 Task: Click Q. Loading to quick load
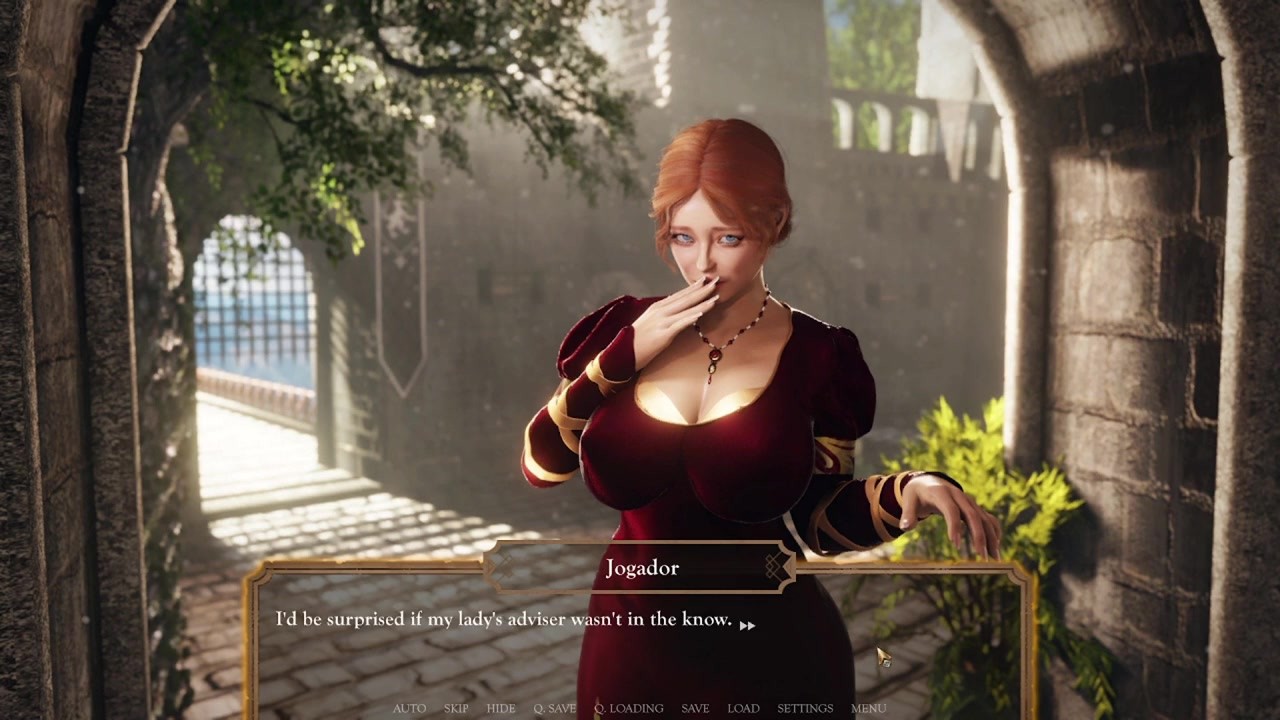pyautogui.click(x=628, y=708)
